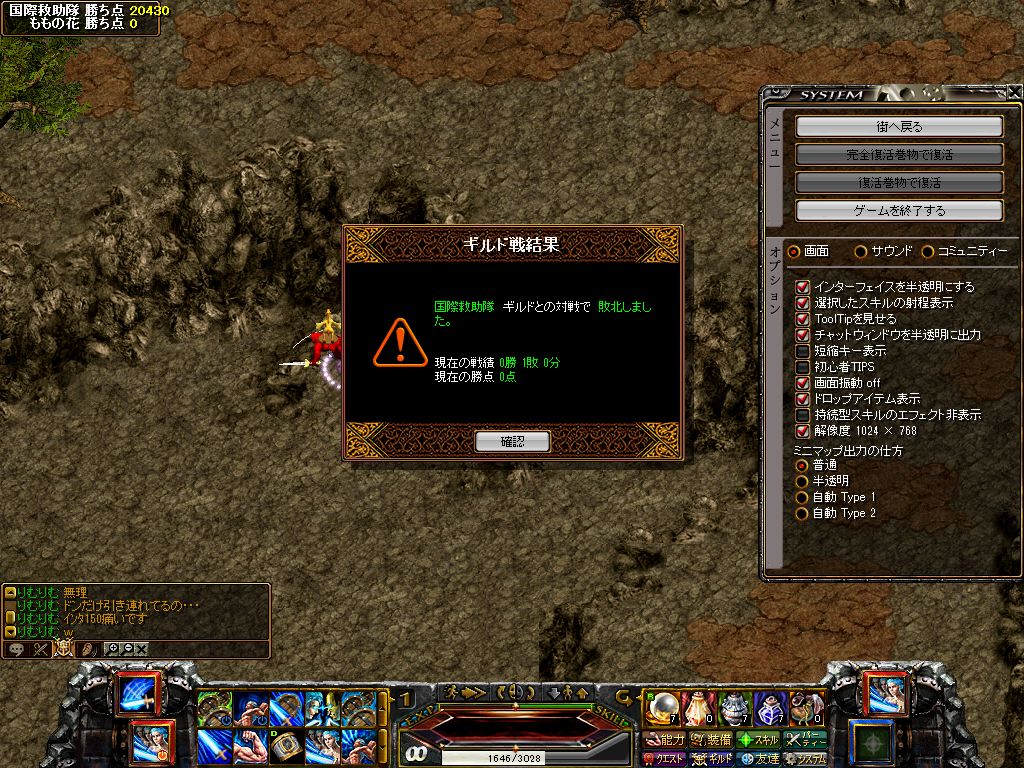Revive using 完全復活巻物で復活
Viewport: 1024px width, 768px height.
[899, 155]
